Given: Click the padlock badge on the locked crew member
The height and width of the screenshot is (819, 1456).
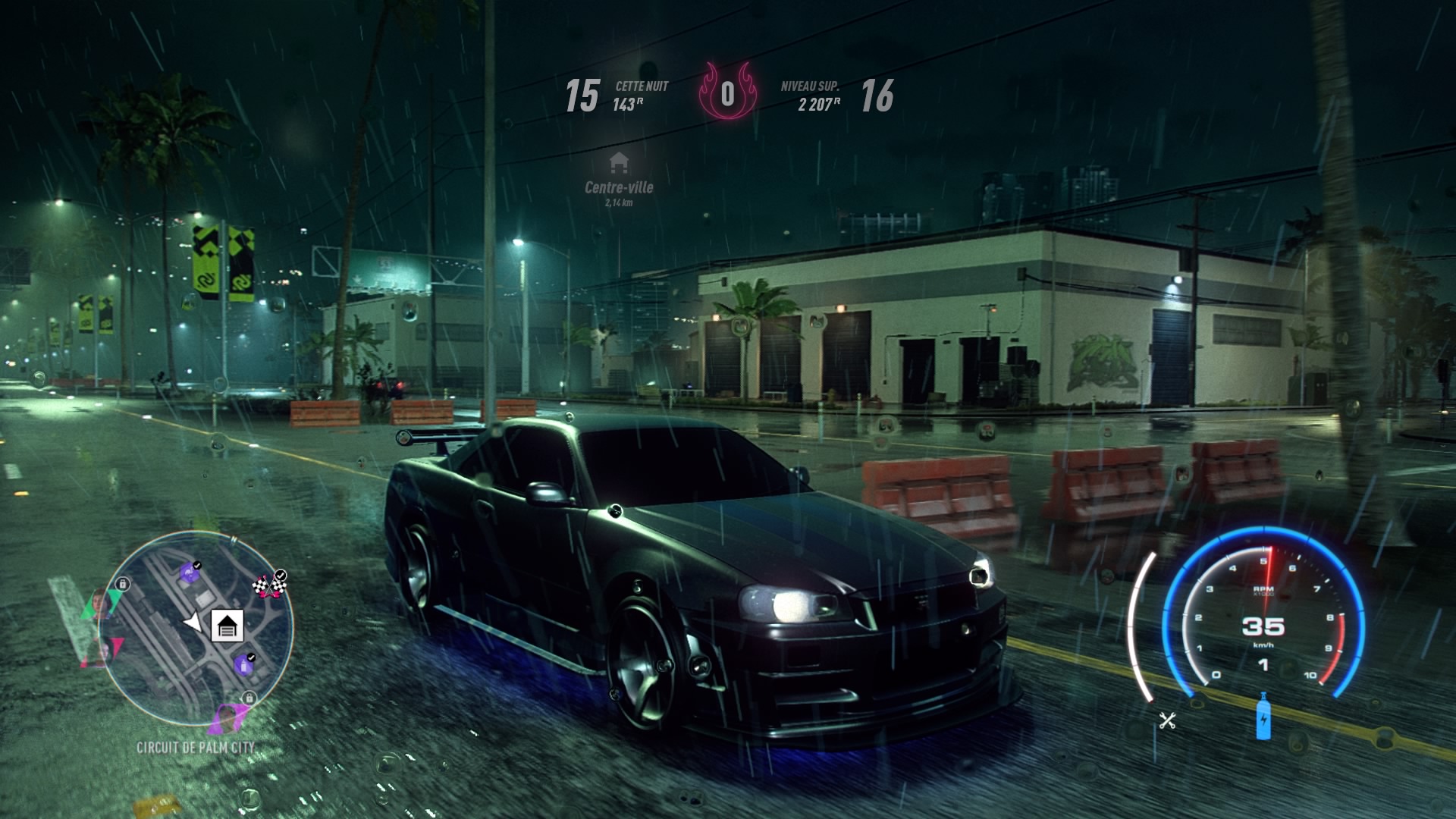Looking at the screenshot, I should (x=122, y=584).
